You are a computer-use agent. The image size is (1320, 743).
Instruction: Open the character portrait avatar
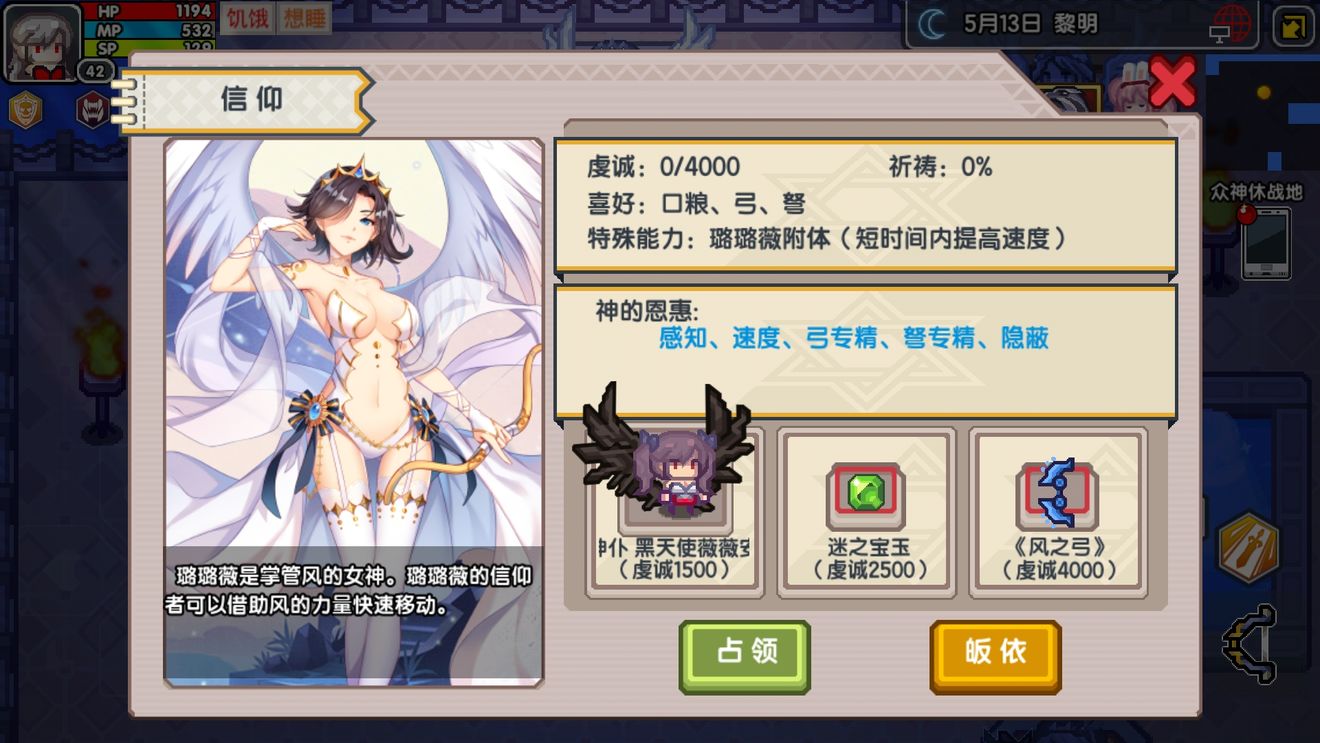(x=38, y=40)
